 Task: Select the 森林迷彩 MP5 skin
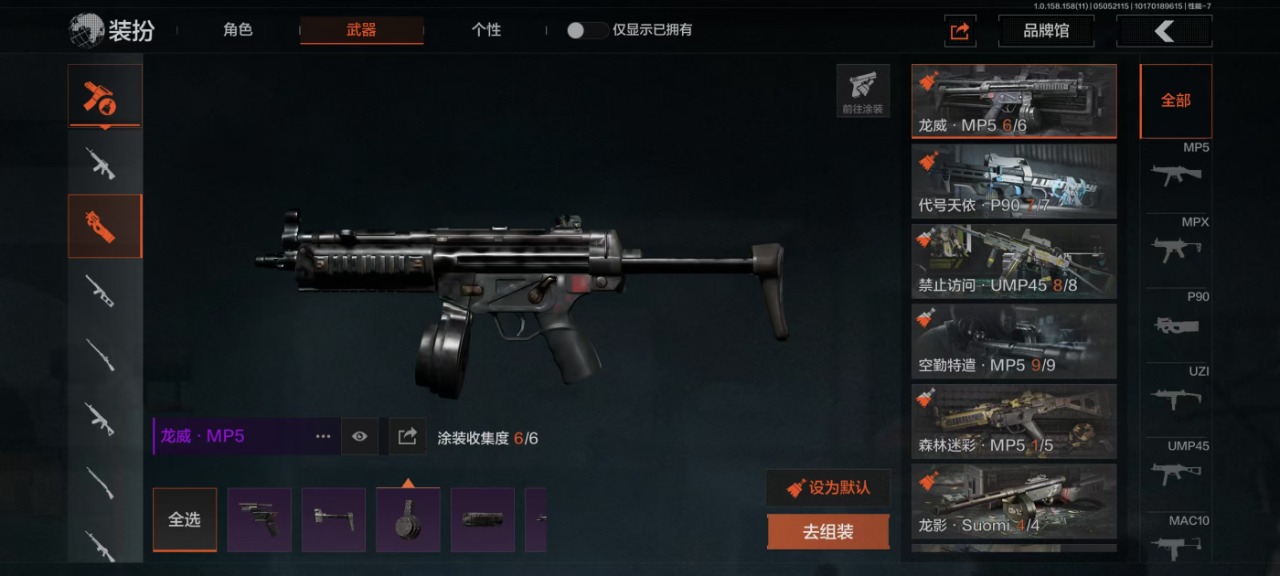1014,421
